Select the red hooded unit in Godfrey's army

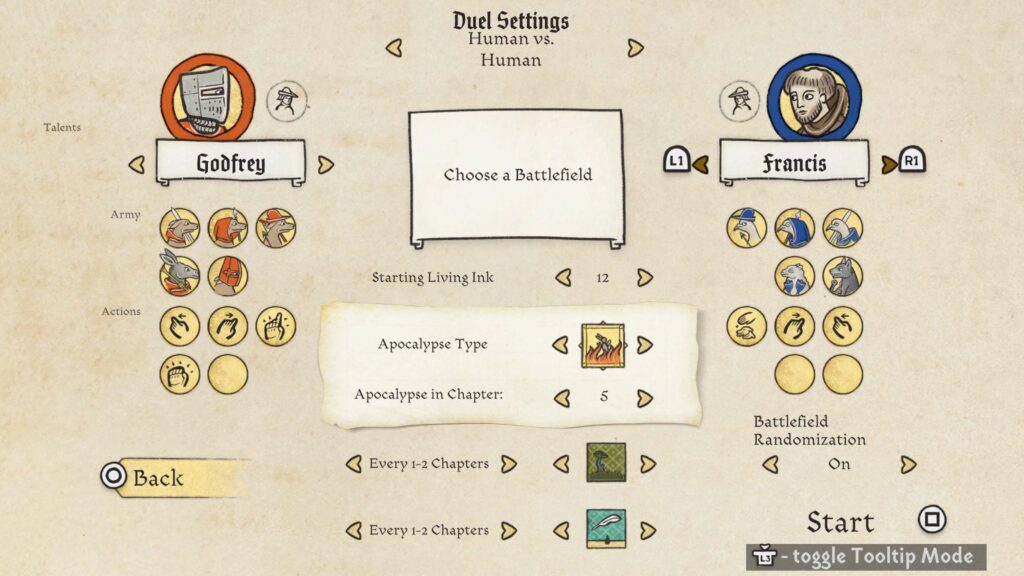tap(228, 275)
